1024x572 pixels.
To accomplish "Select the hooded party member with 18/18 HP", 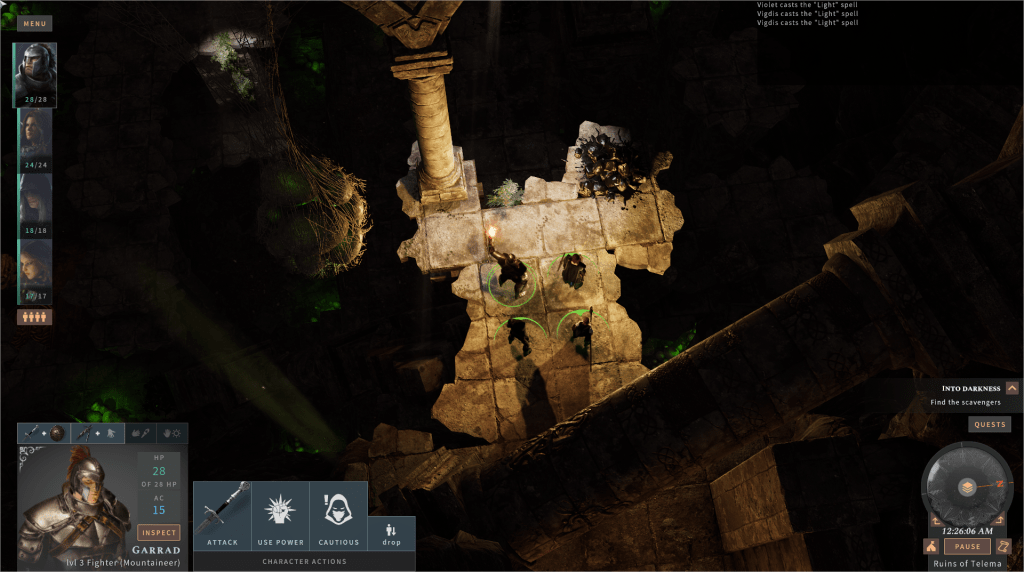I will pyautogui.click(x=35, y=203).
